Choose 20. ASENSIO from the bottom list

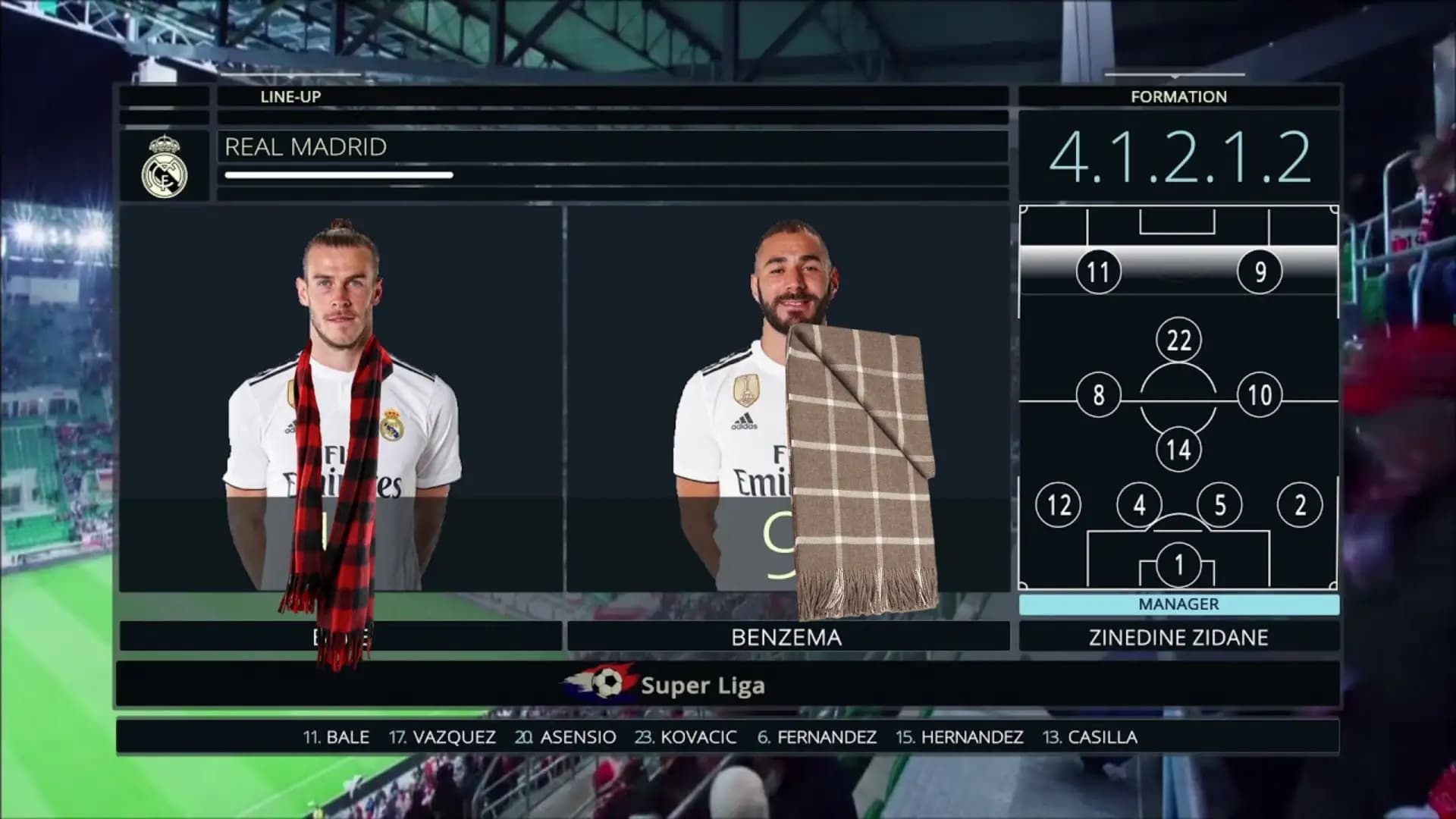point(566,737)
